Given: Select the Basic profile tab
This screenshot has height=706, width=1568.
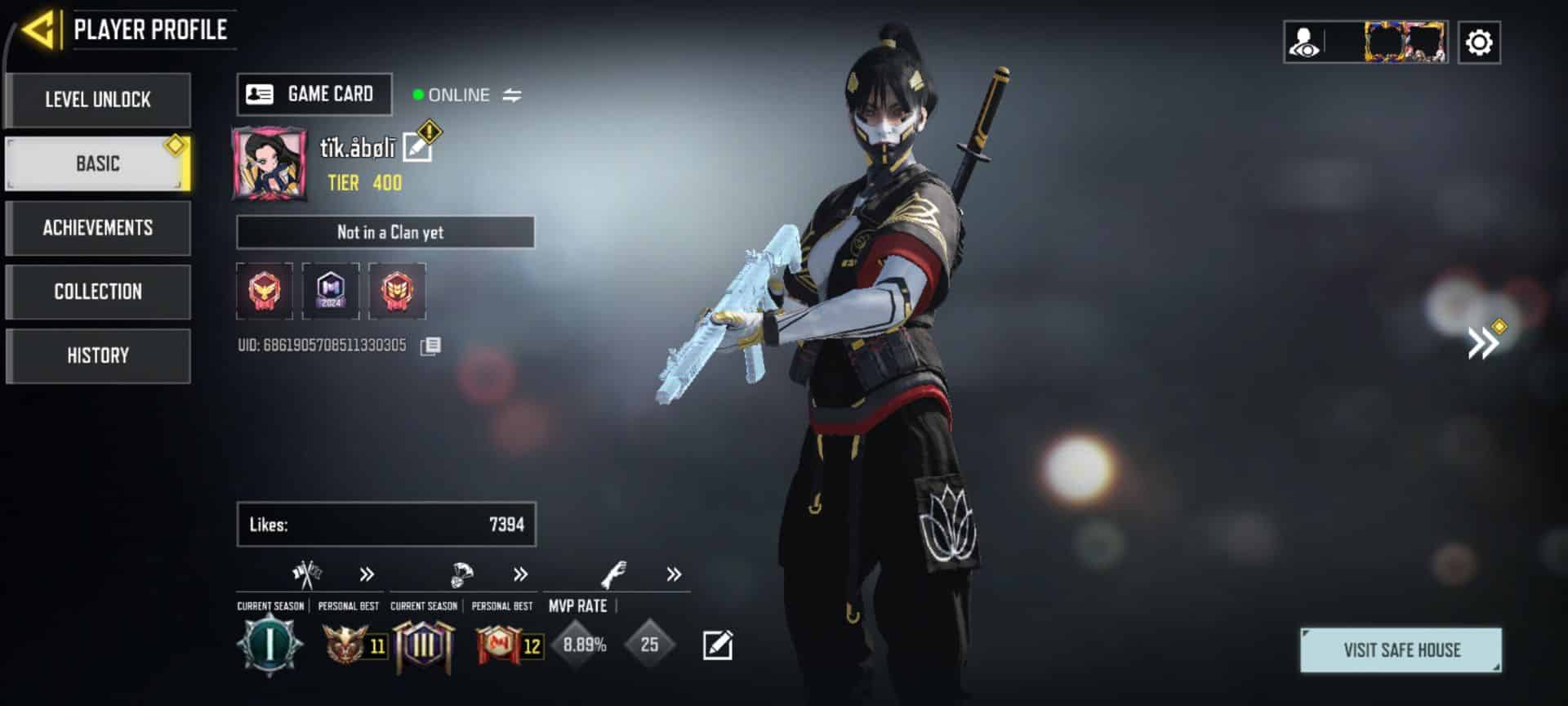Looking at the screenshot, I should tap(98, 163).
